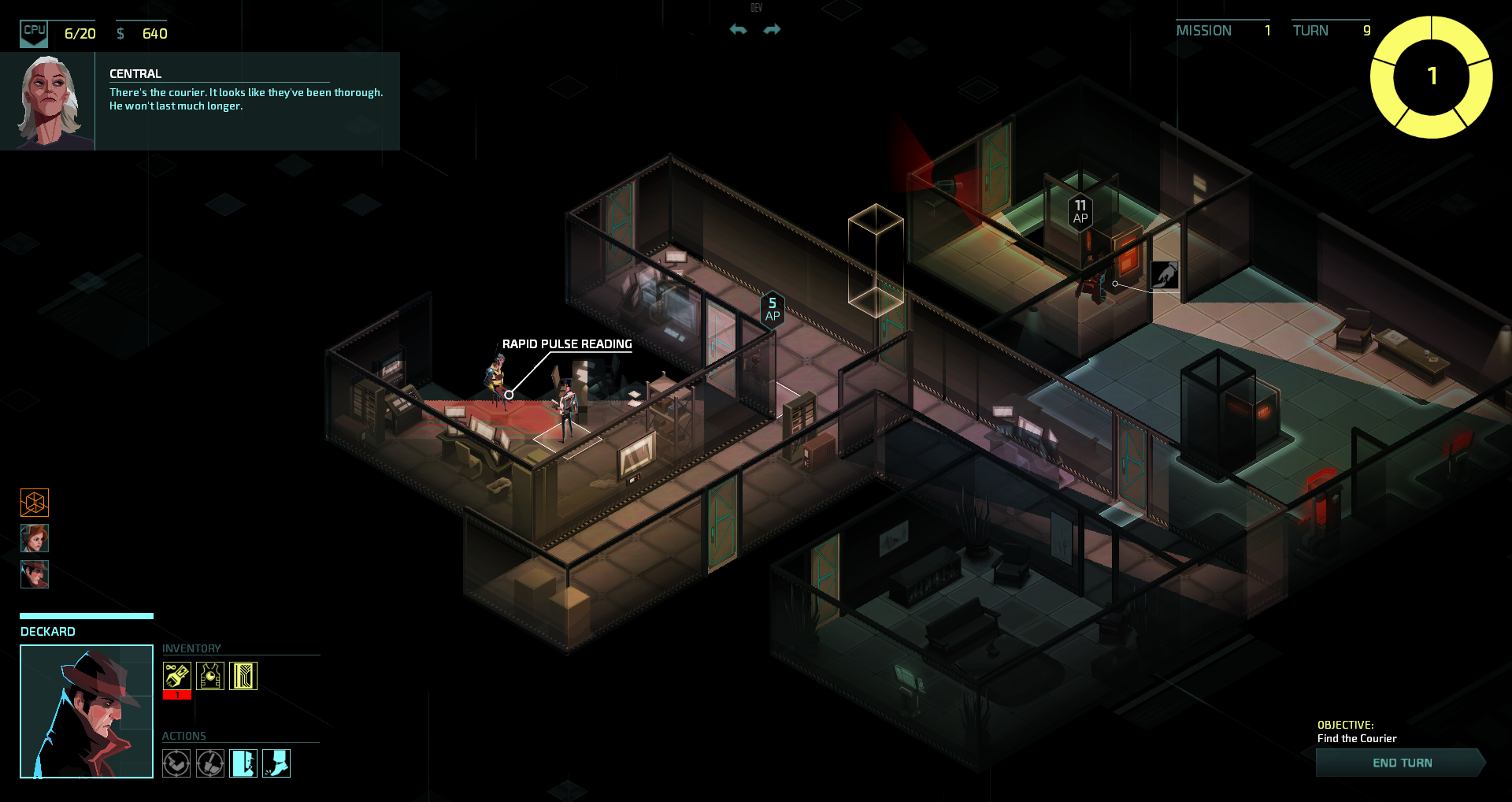Viewport: 1512px width, 802px height.
Task: Use the Peek action
Action: coord(243,763)
